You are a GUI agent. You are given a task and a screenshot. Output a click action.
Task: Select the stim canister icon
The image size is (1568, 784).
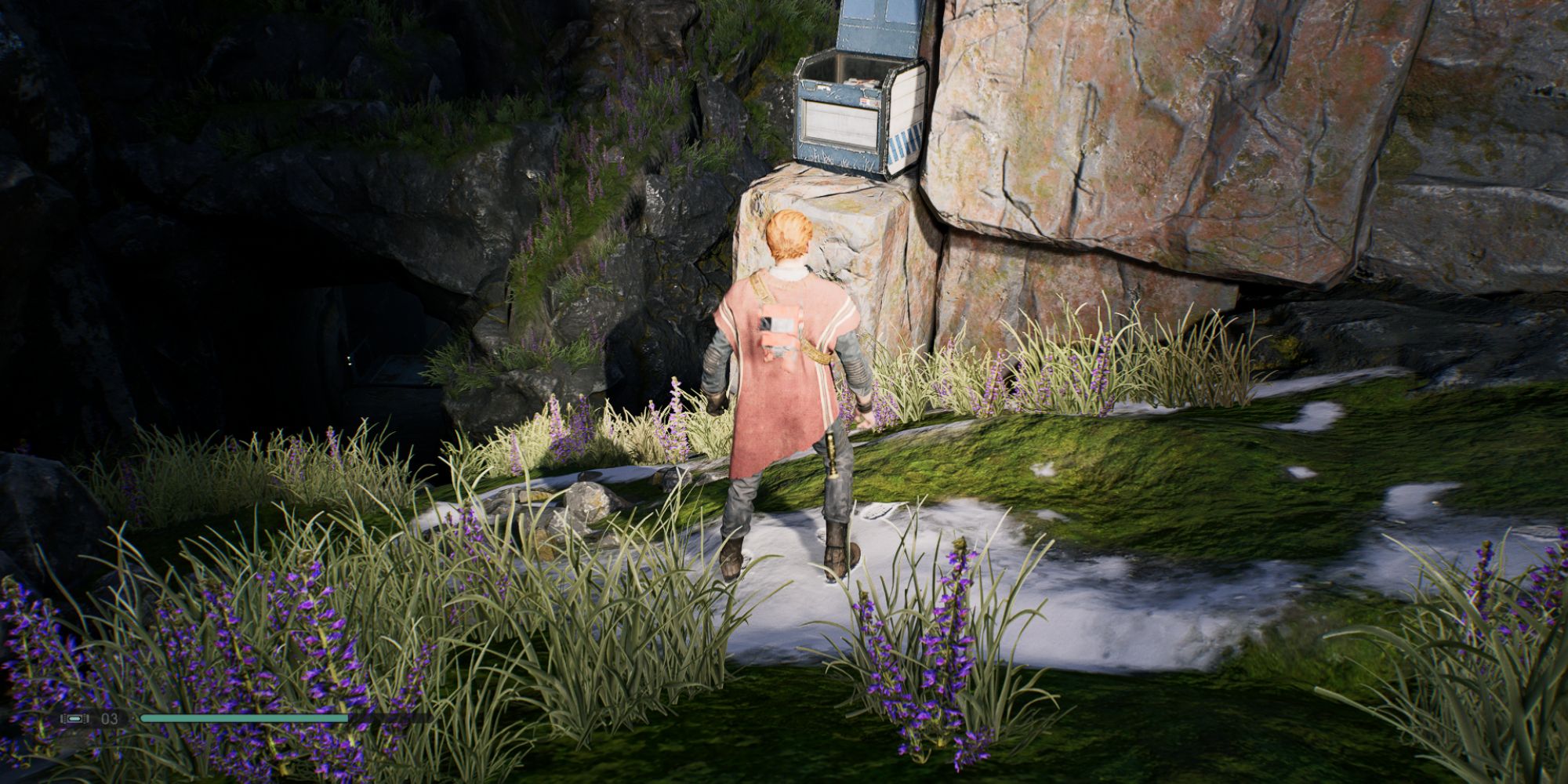tap(76, 717)
